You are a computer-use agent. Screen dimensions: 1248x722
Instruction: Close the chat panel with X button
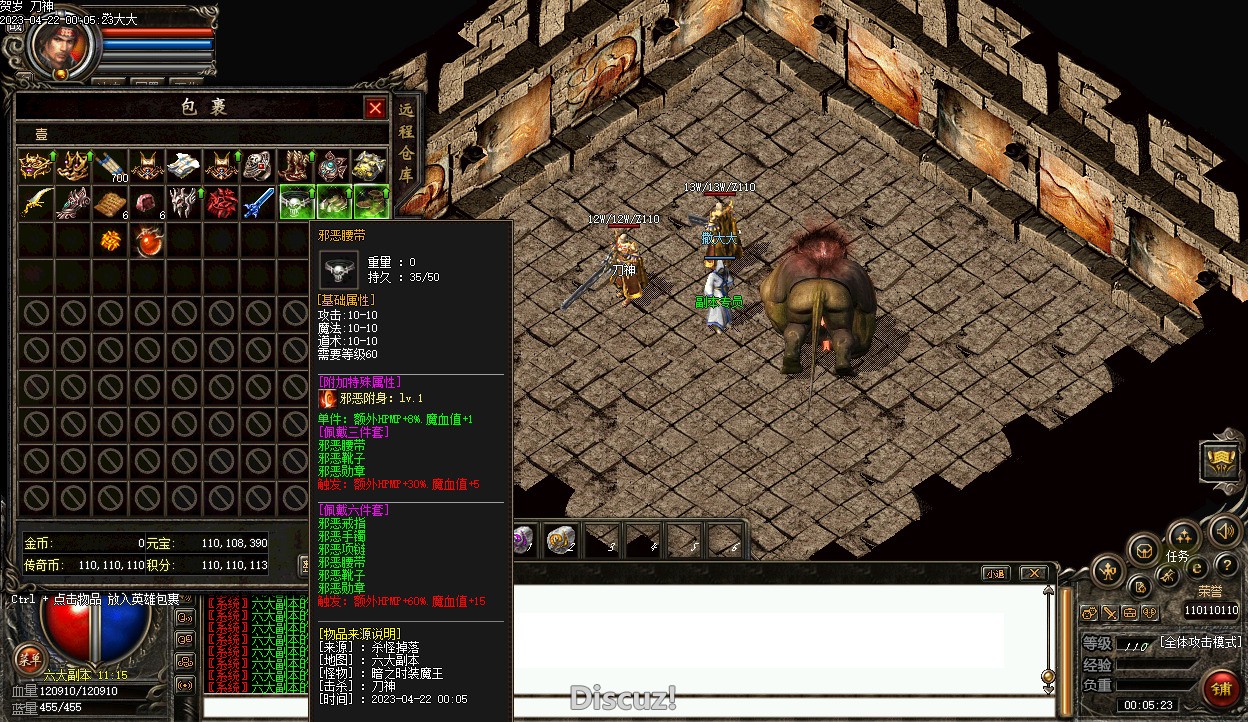pos(1032,573)
